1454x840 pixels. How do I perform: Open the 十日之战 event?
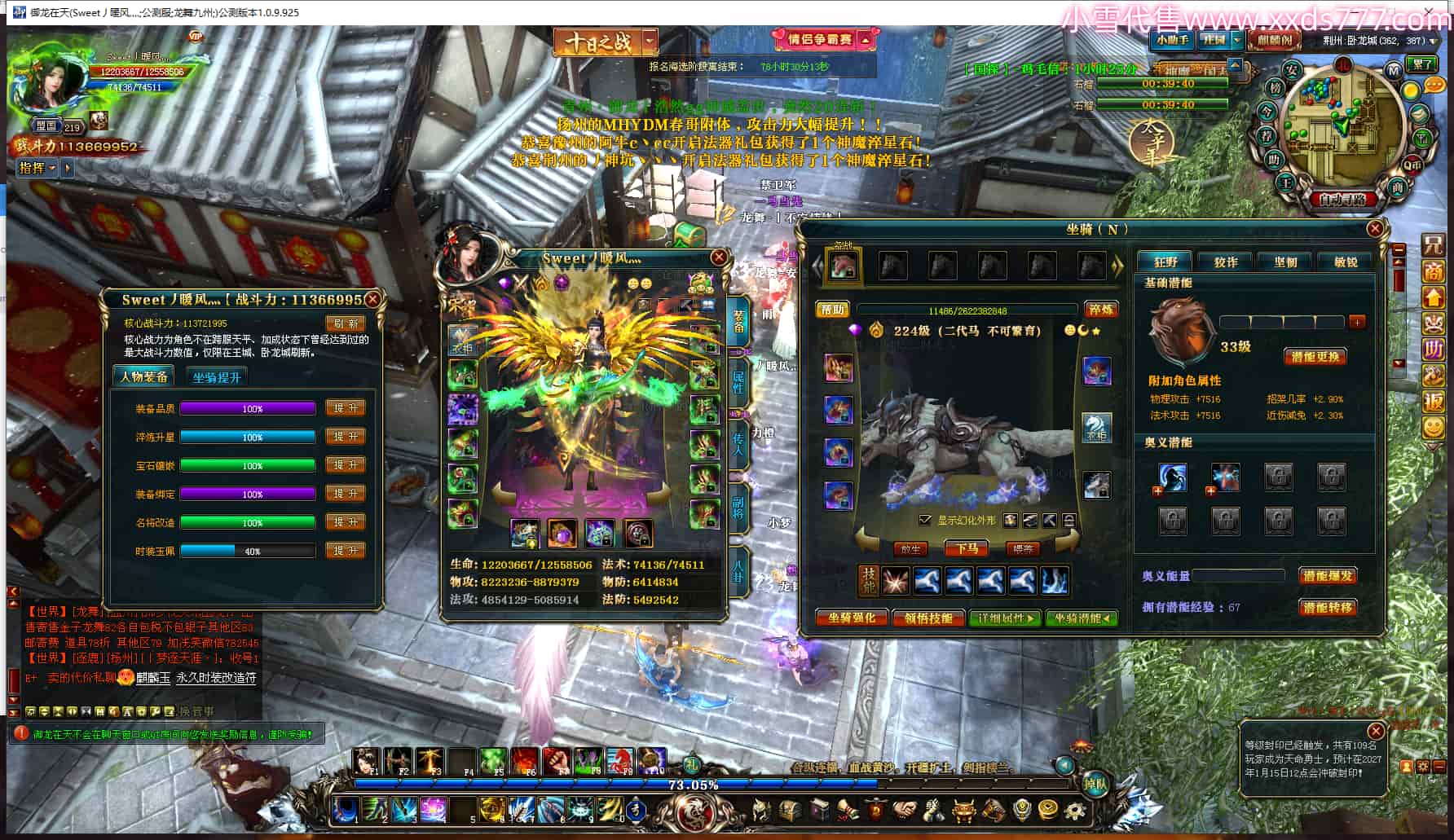tap(597, 42)
